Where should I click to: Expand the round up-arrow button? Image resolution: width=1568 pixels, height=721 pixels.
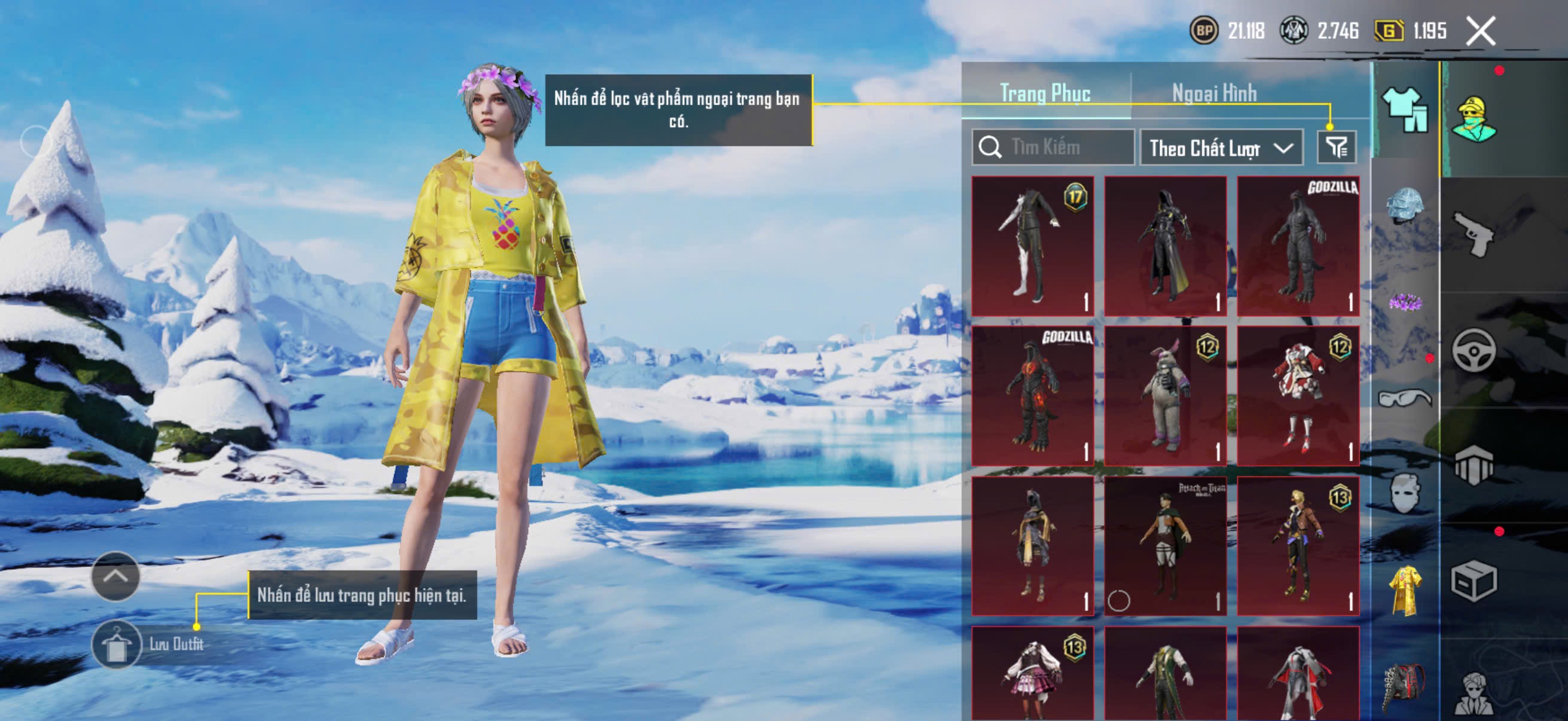(115, 576)
